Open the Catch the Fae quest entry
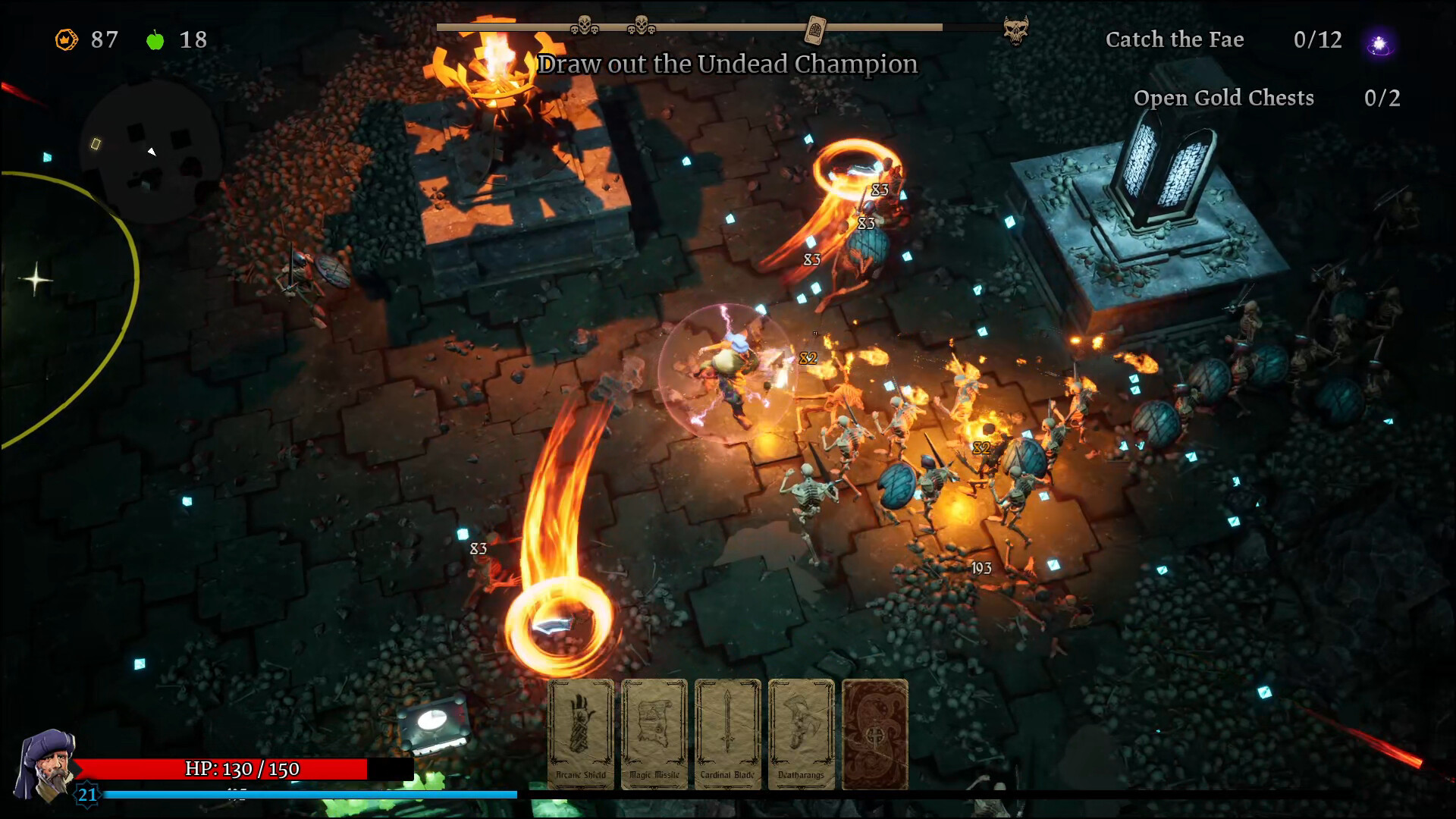1456x819 pixels. coord(1176,40)
